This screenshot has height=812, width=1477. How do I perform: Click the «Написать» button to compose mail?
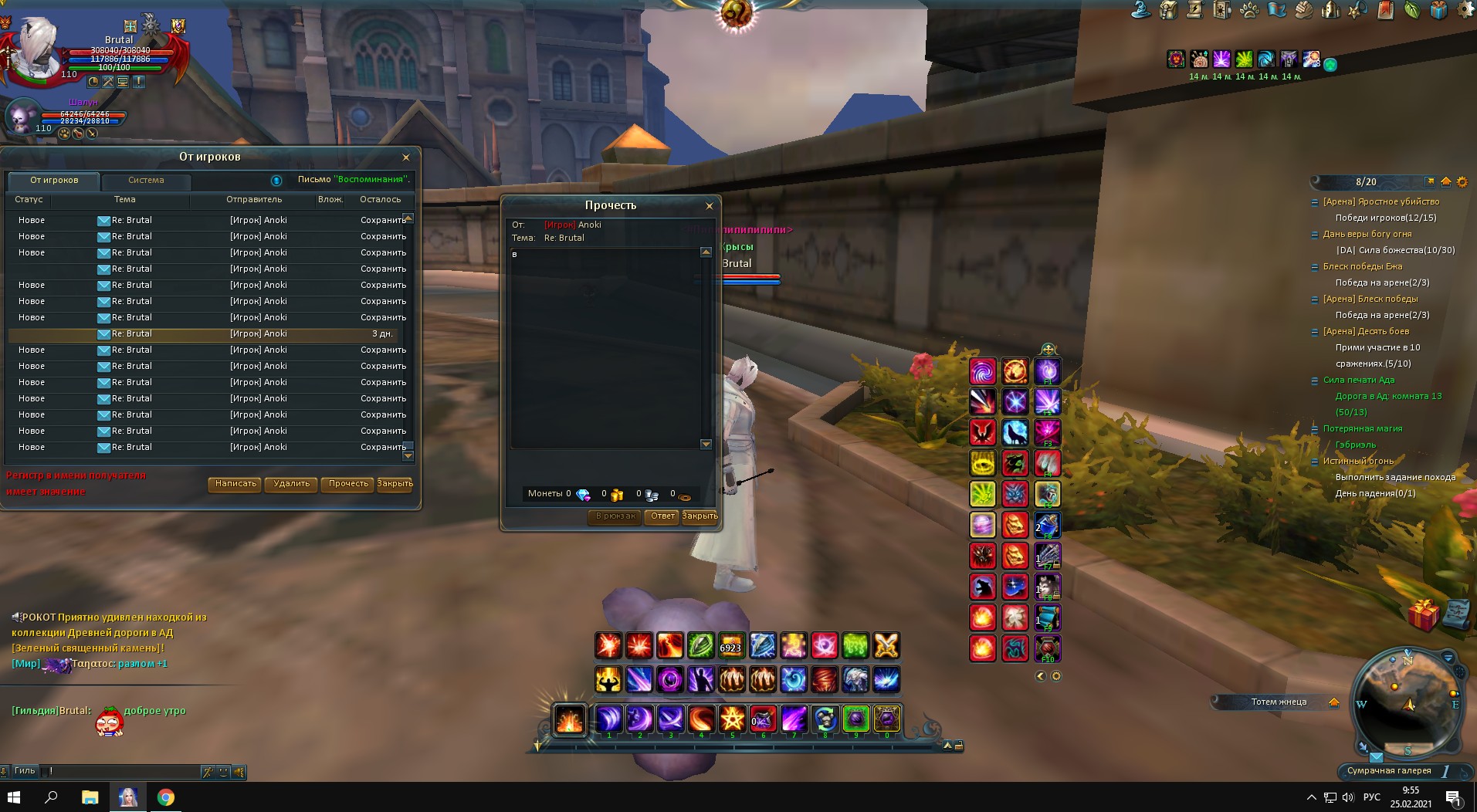(x=235, y=484)
